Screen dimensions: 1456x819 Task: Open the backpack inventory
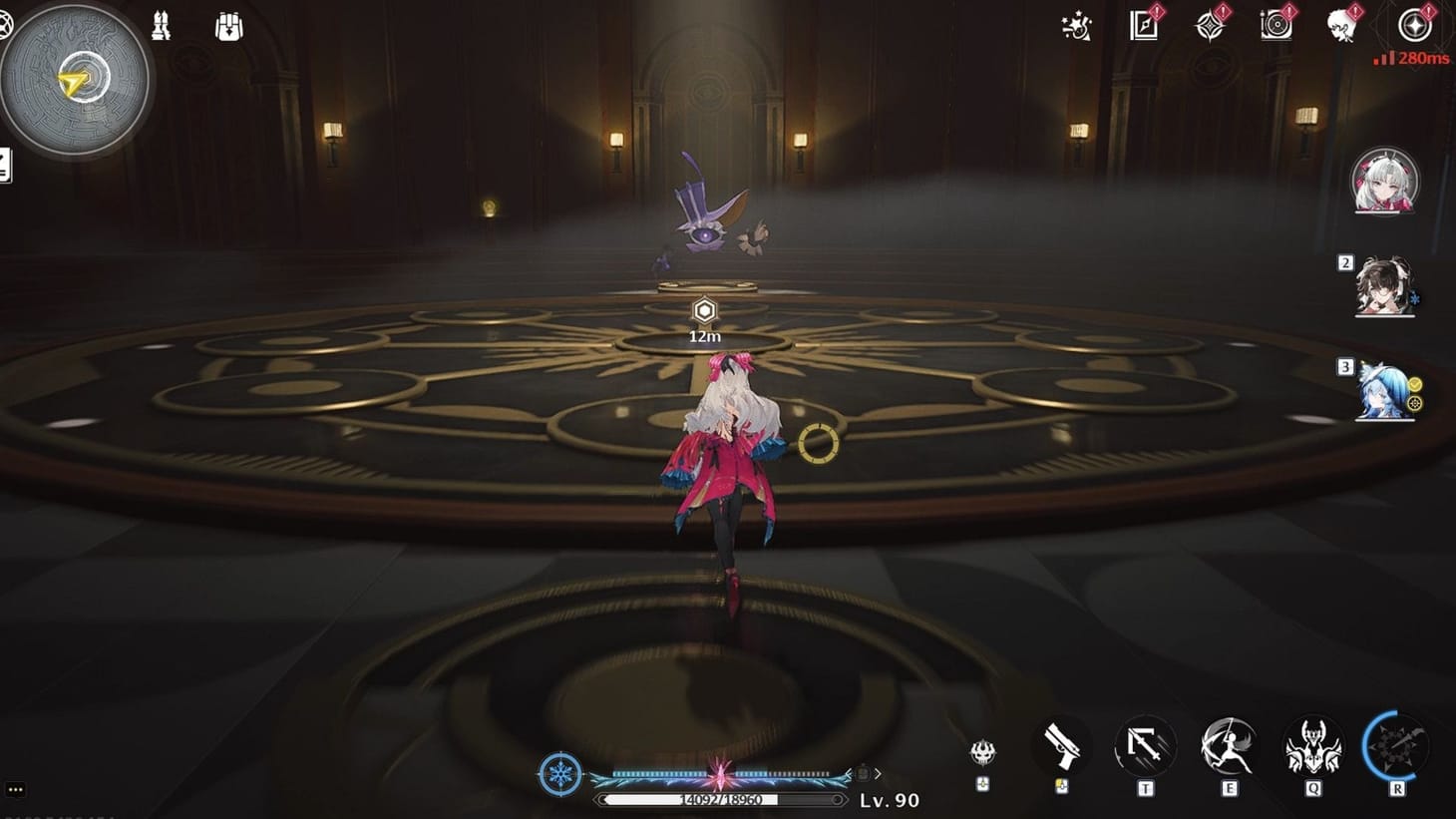tap(227, 26)
